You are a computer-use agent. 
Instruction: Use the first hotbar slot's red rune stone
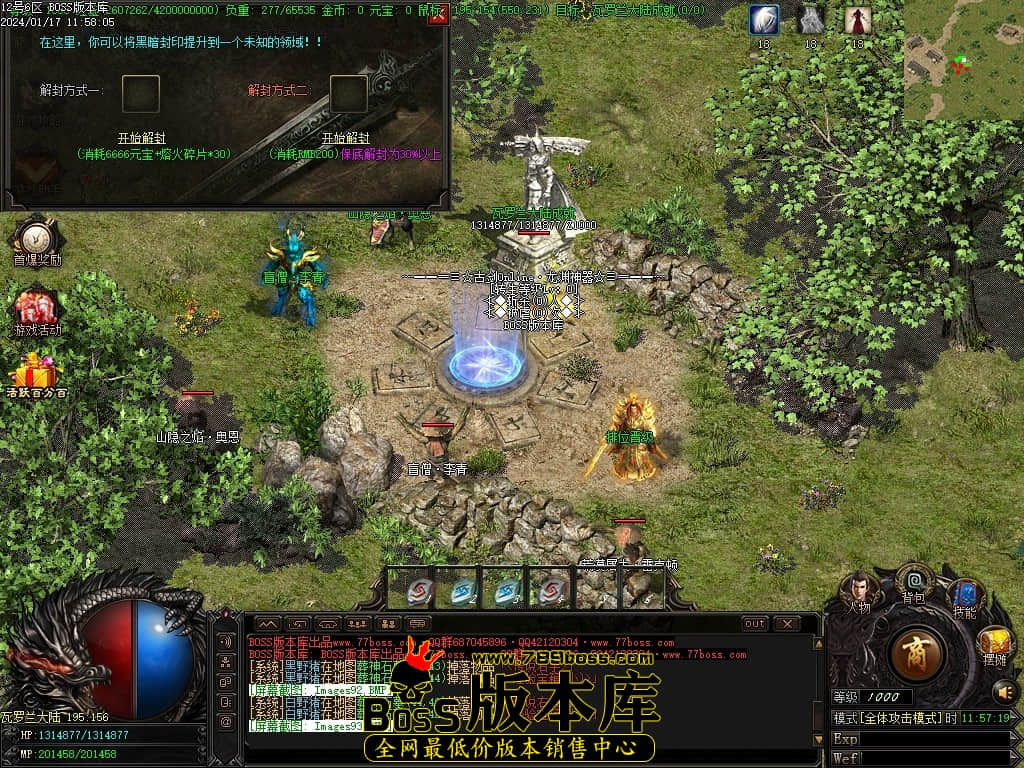(x=420, y=590)
